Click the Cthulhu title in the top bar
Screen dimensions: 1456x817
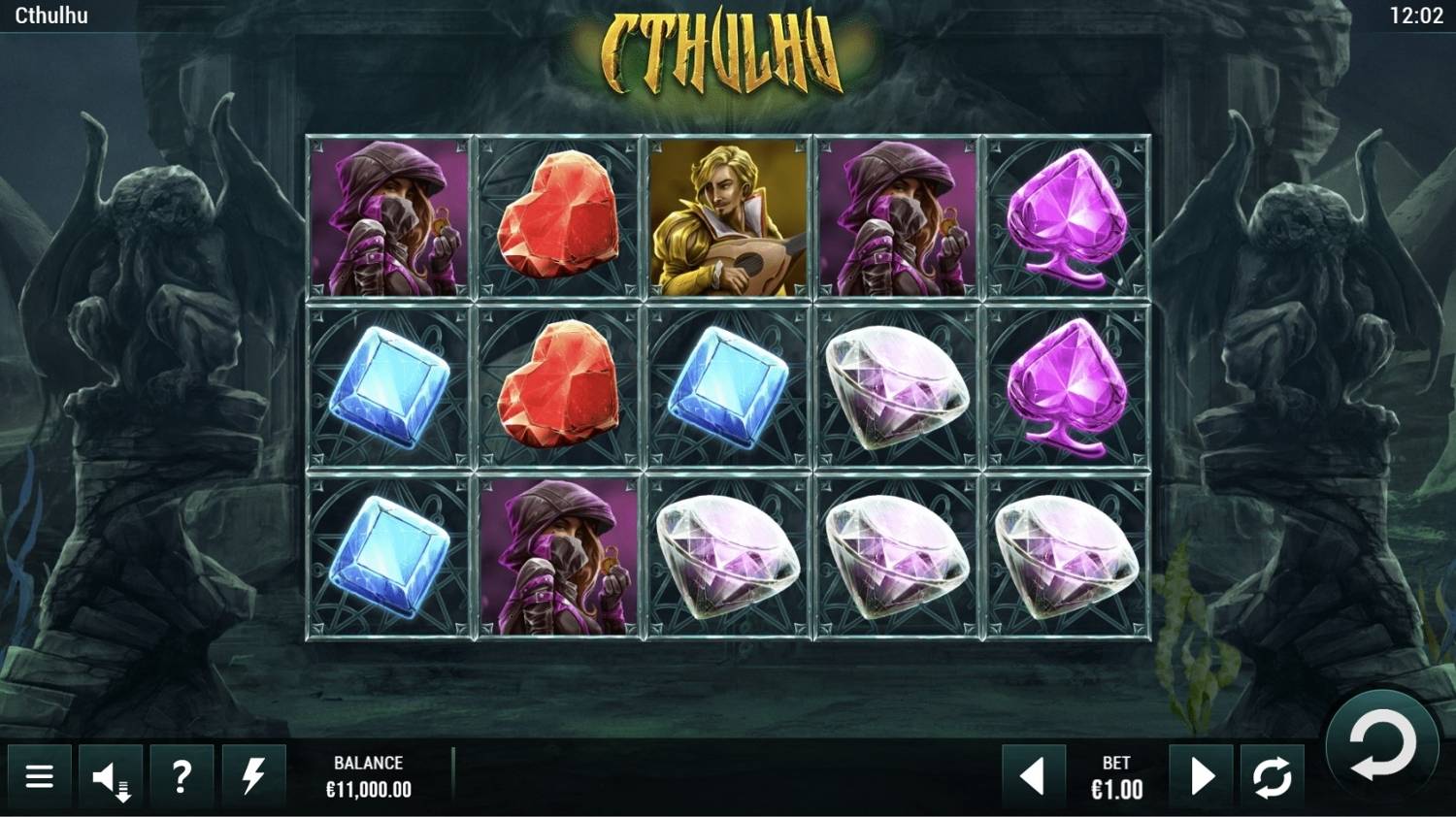[53, 14]
